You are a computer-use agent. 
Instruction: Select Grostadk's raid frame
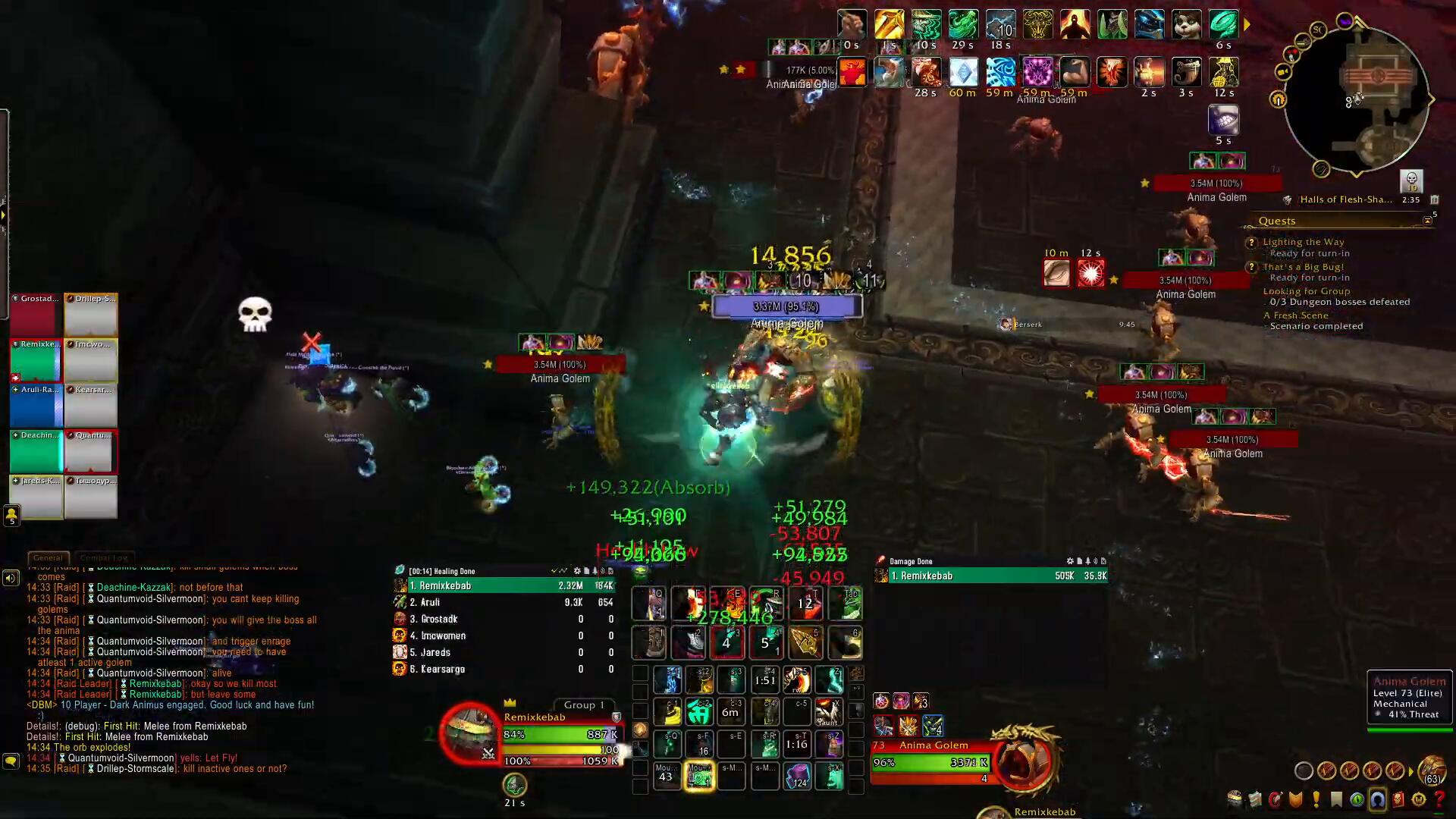[x=36, y=315]
